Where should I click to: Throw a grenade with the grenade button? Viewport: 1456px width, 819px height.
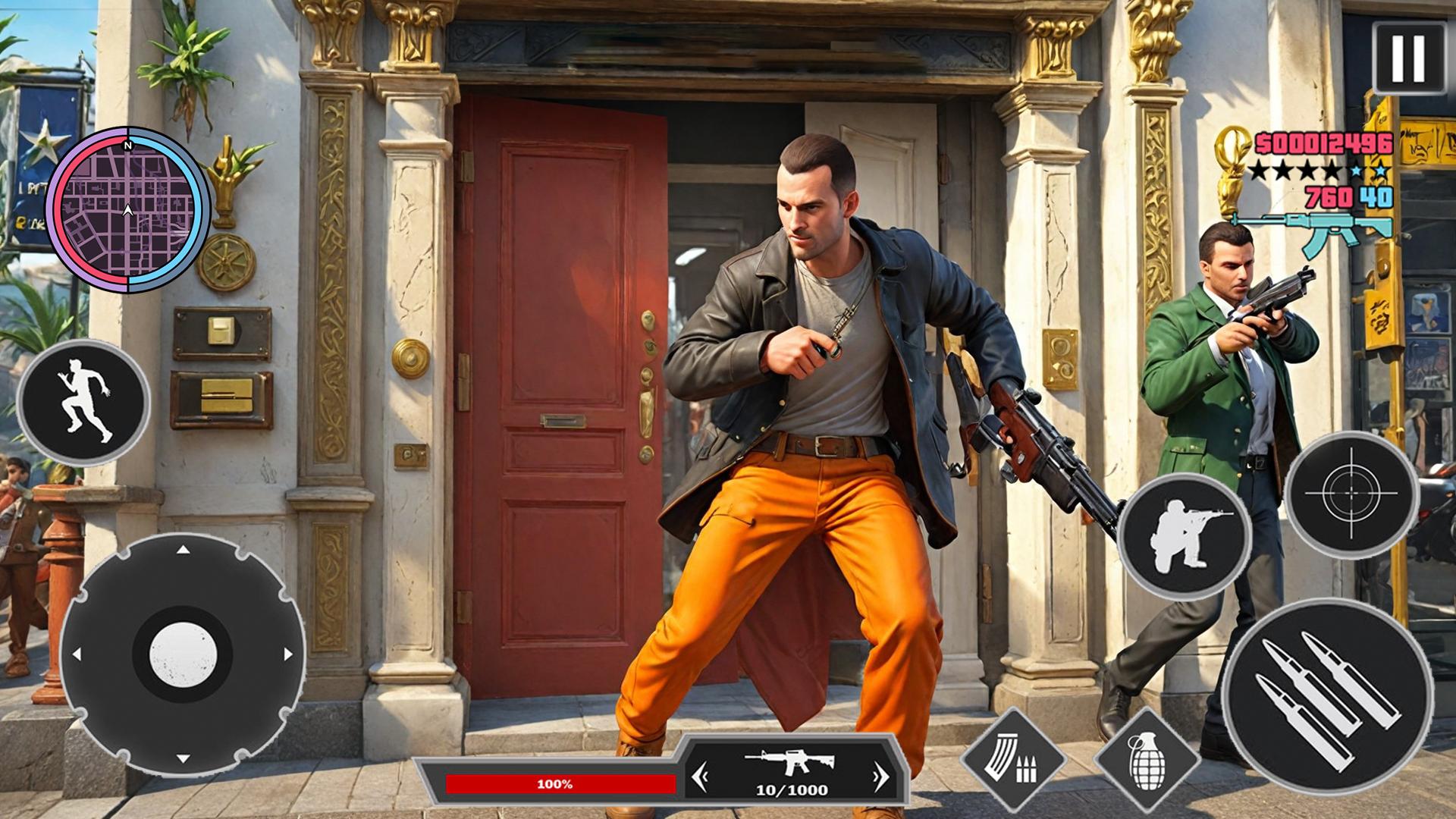[1147, 761]
